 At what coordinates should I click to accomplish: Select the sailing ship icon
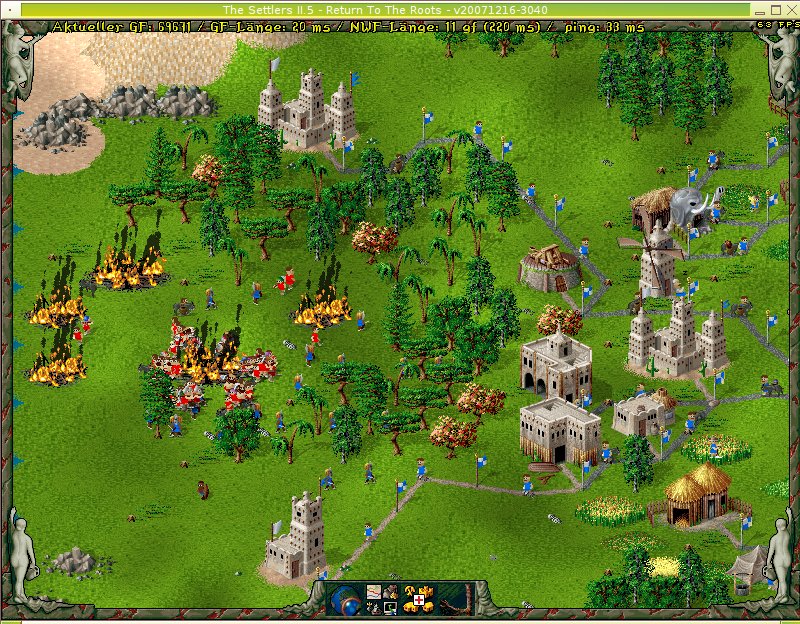pyautogui.click(x=374, y=608)
